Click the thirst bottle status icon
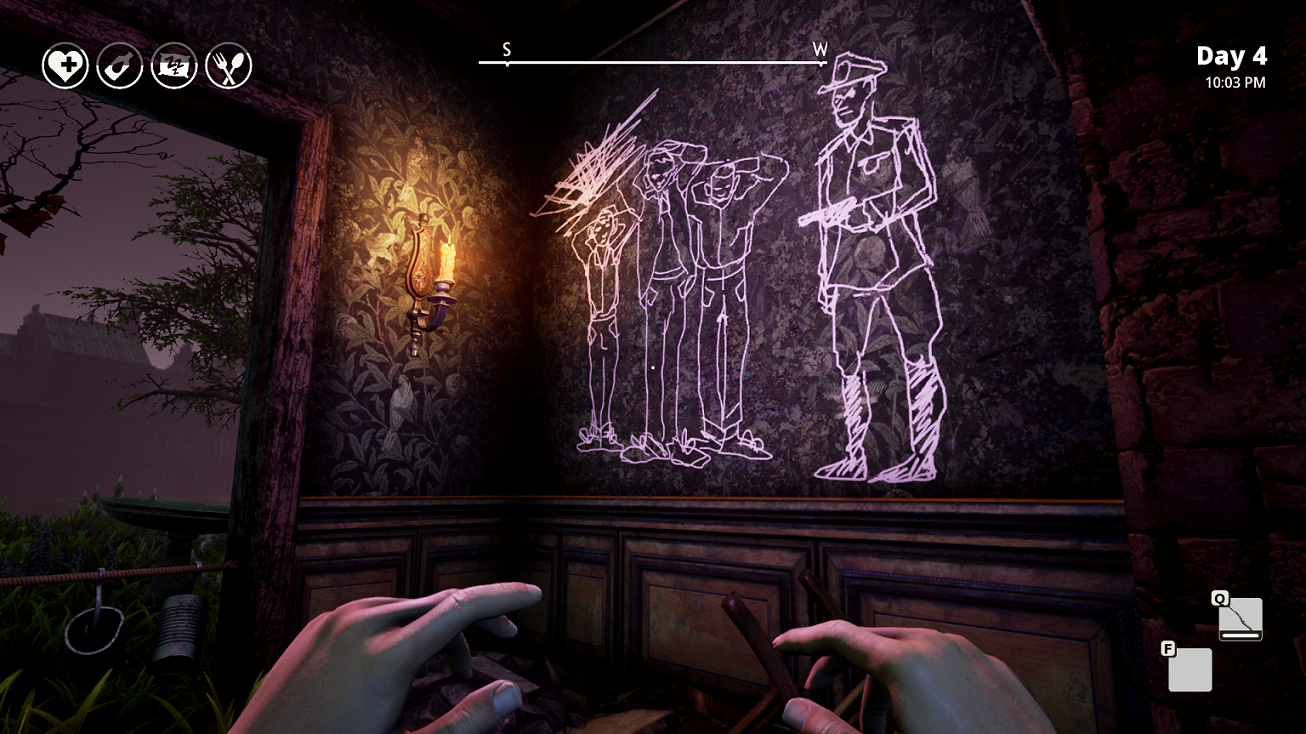The width and height of the screenshot is (1306, 734). click(x=119, y=65)
